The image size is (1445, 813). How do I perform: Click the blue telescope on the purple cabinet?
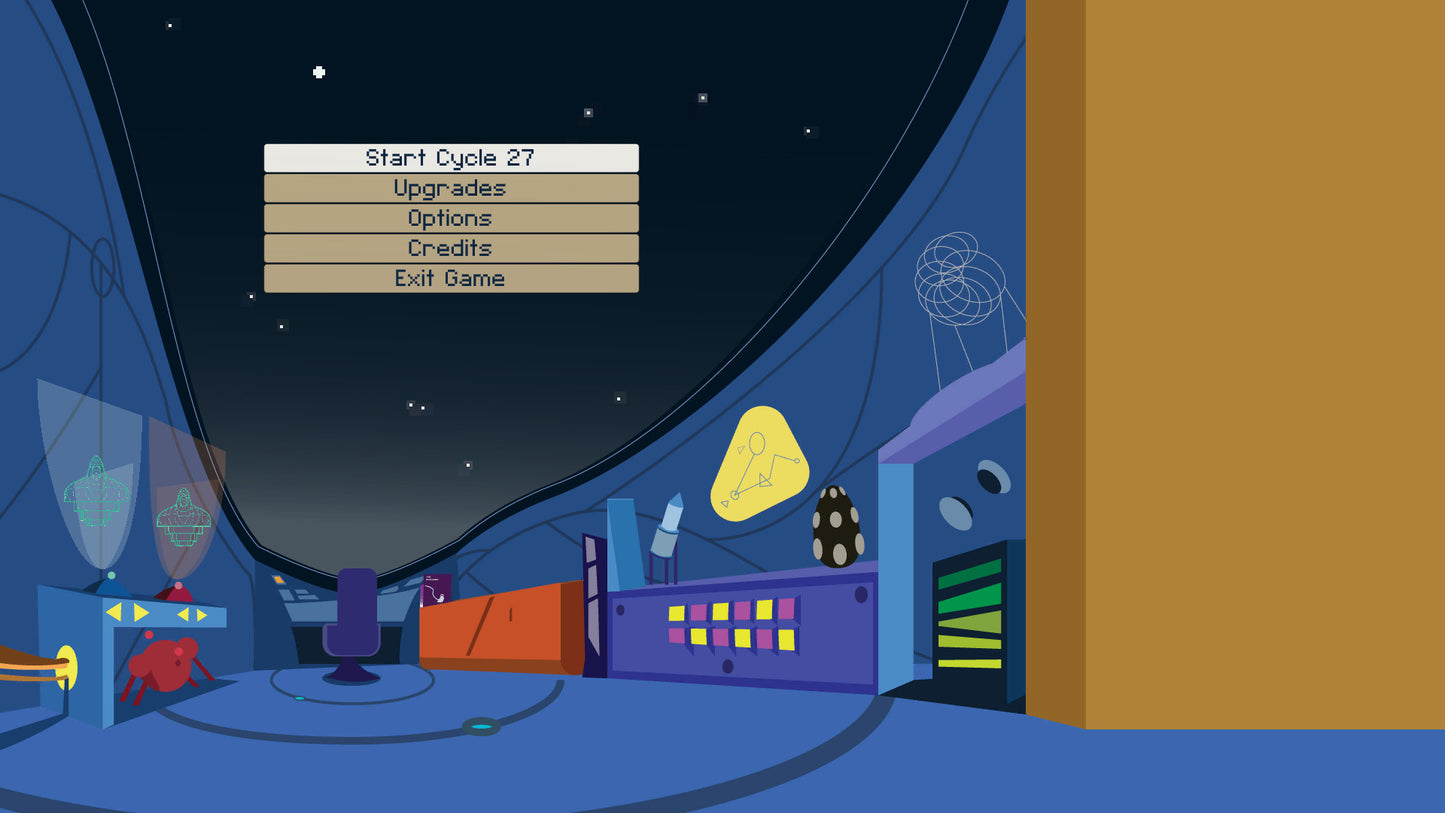click(665, 525)
